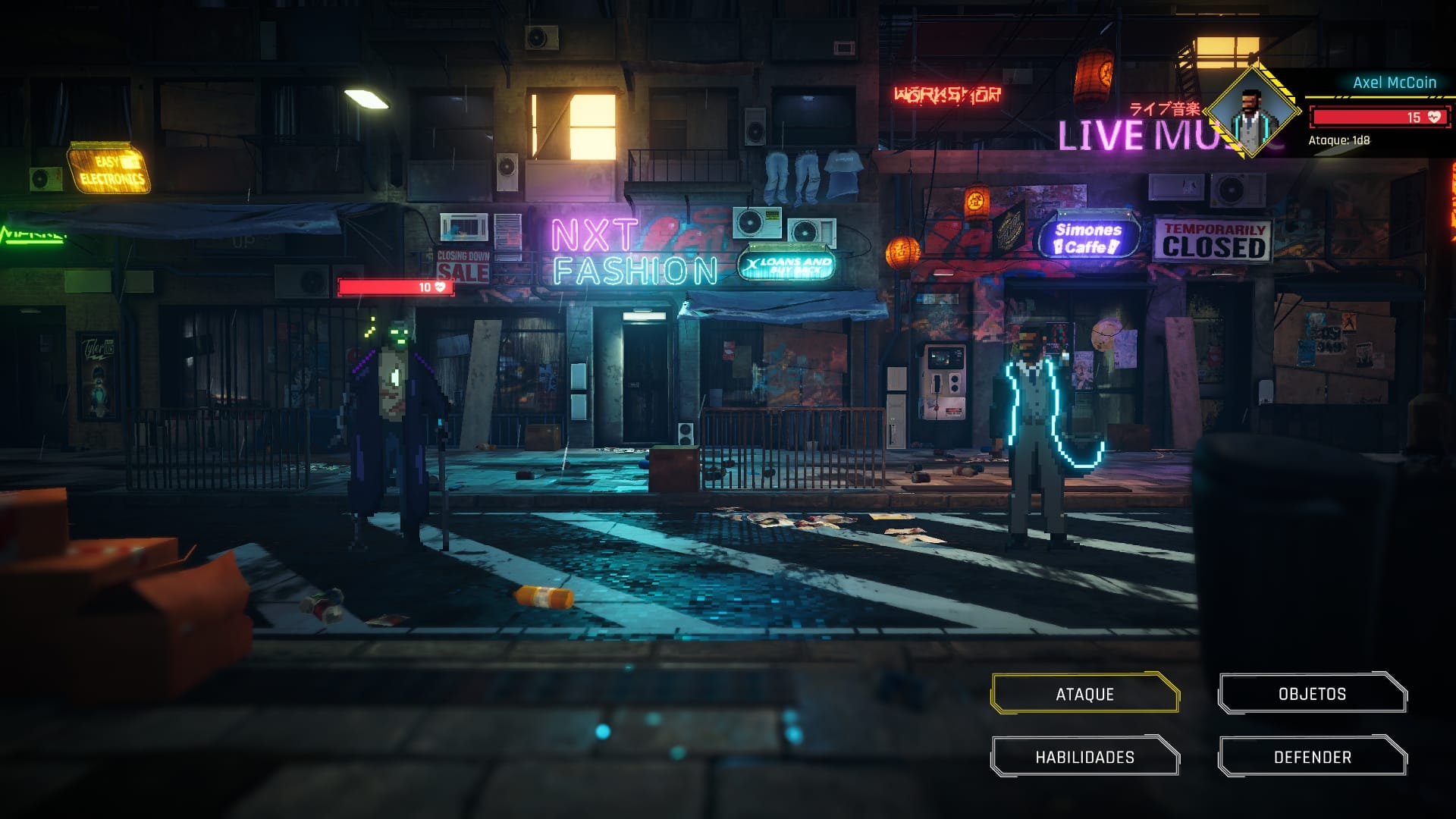Open the HABILIDADES menu

(1083, 756)
